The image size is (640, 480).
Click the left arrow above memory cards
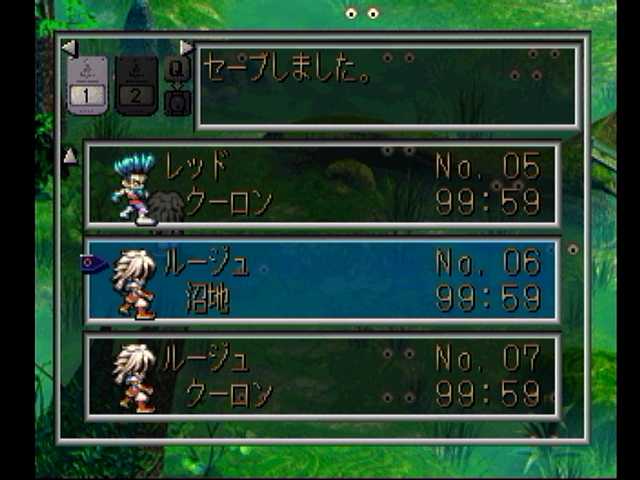click(68, 47)
